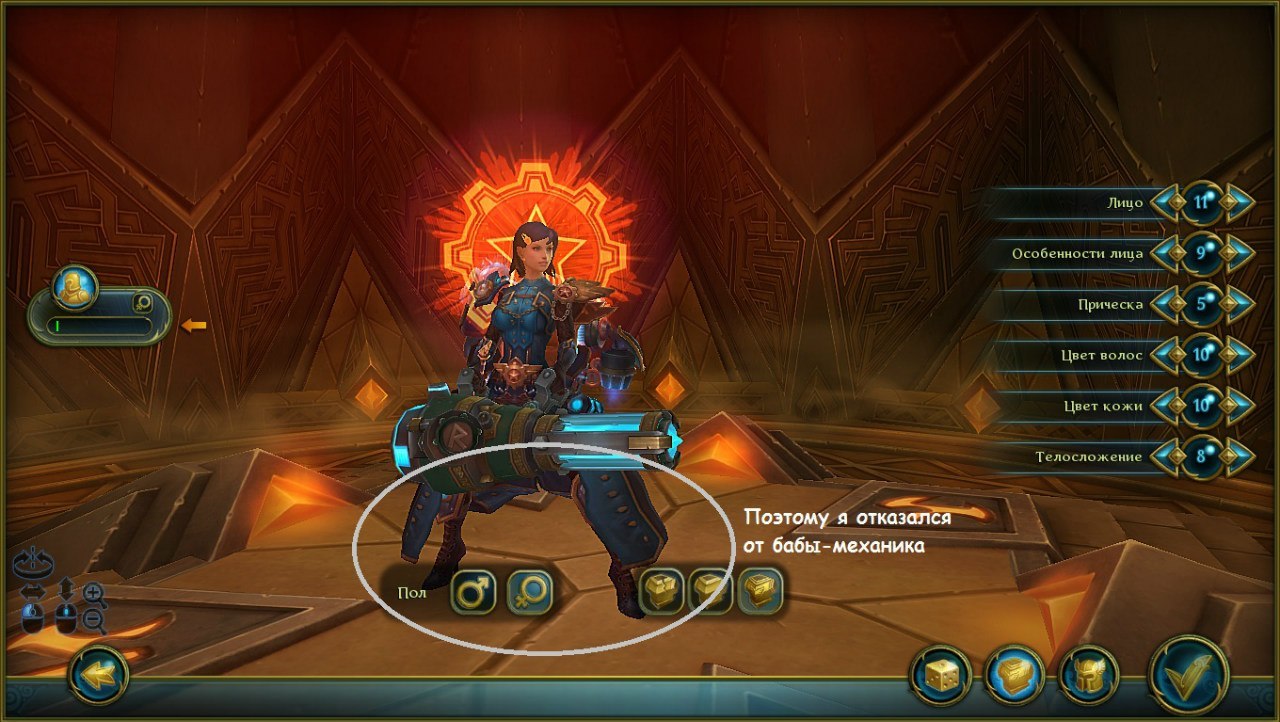Click the round golden chestplate button
This screenshot has height=722, width=1280.
click(x=1014, y=675)
